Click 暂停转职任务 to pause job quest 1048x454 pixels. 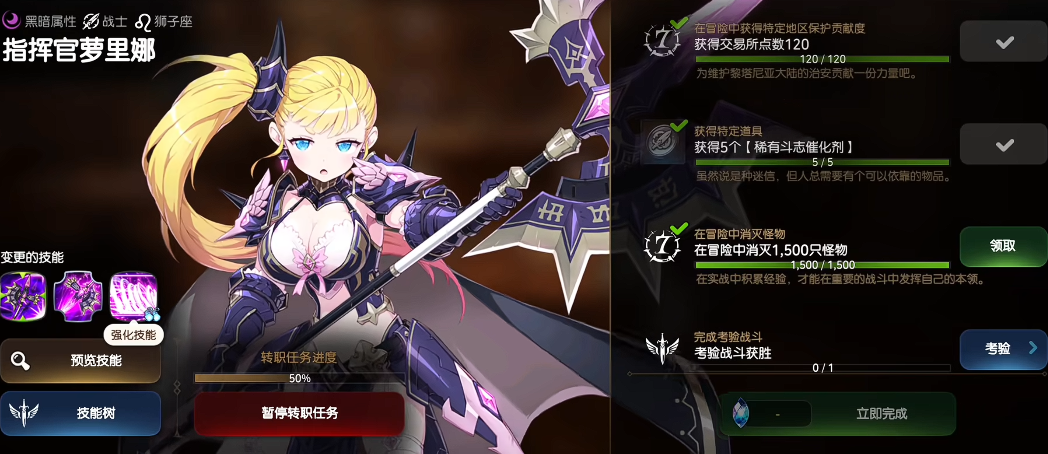point(299,412)
